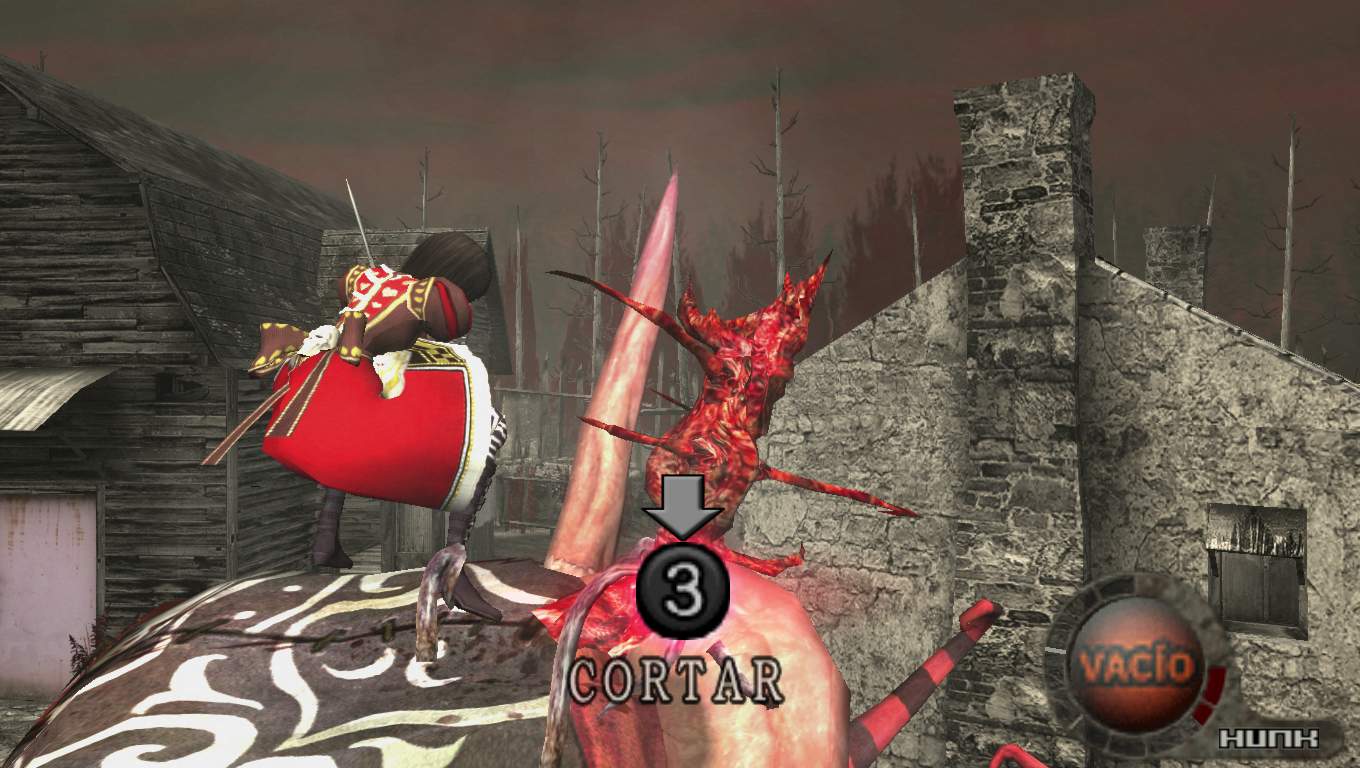This screenshot has width=1360, height=768.
Task: Click the circular "3" action prompt icon
Action: (x=681, y=589)
